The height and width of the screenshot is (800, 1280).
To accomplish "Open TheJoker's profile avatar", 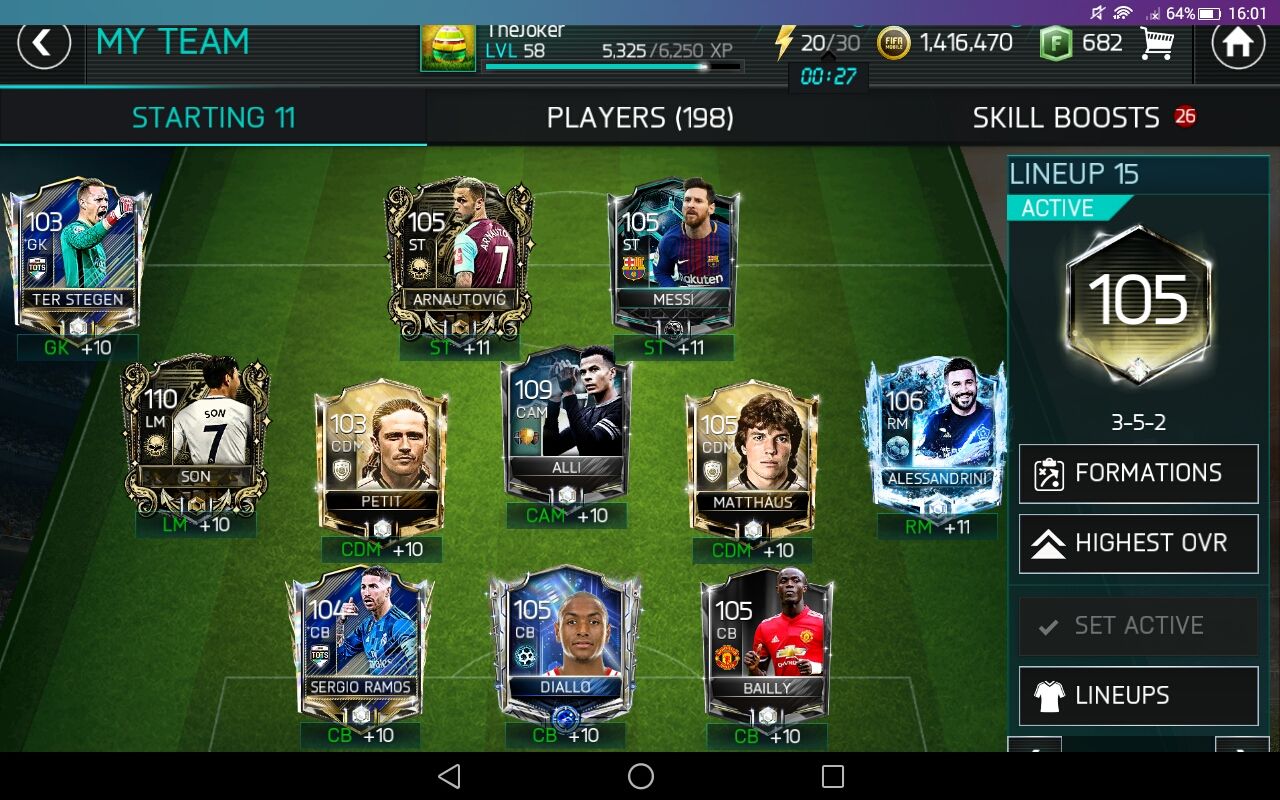I will 447,45.
